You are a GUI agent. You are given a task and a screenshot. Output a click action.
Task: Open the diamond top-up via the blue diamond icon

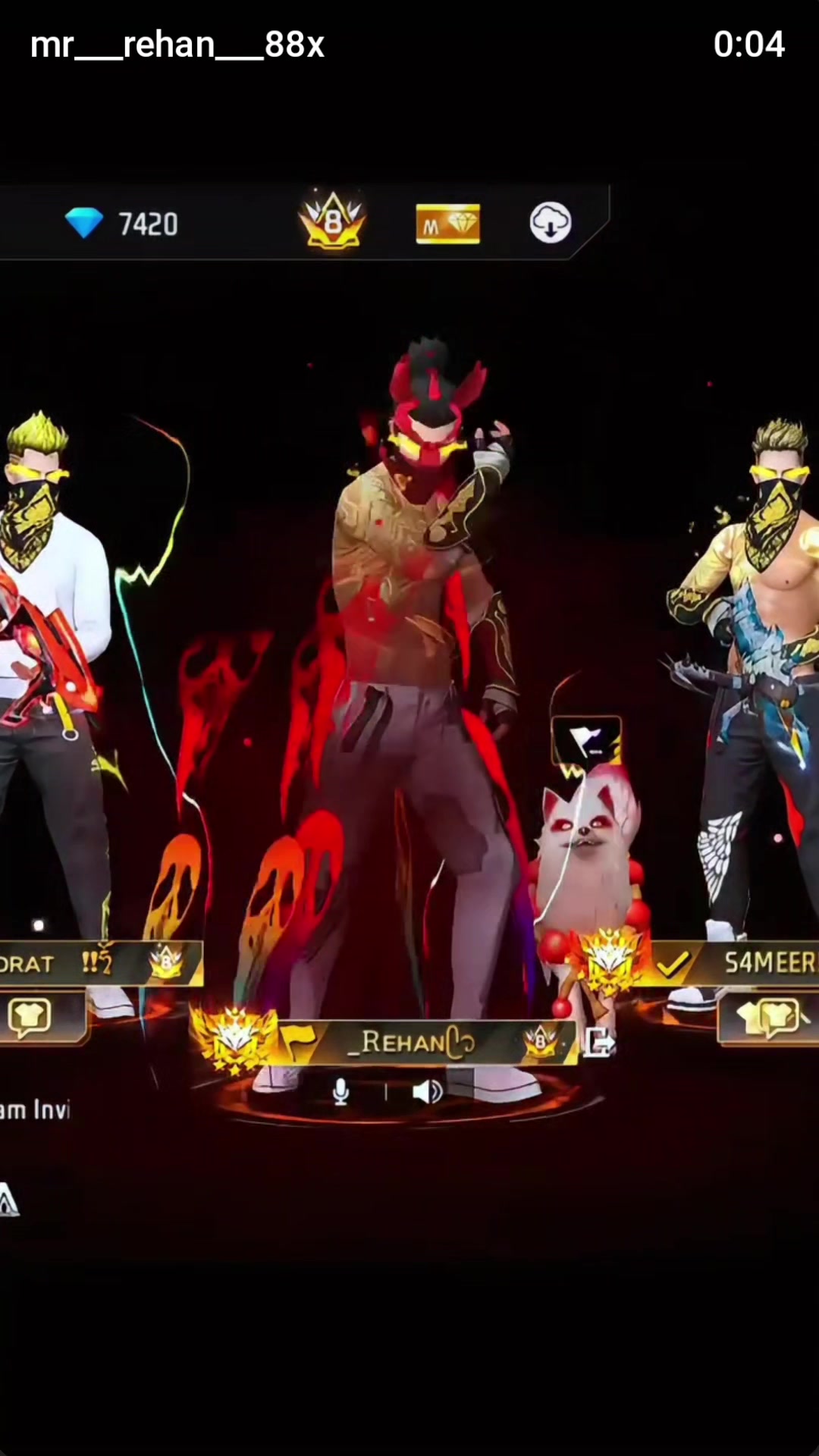(84, 223)
